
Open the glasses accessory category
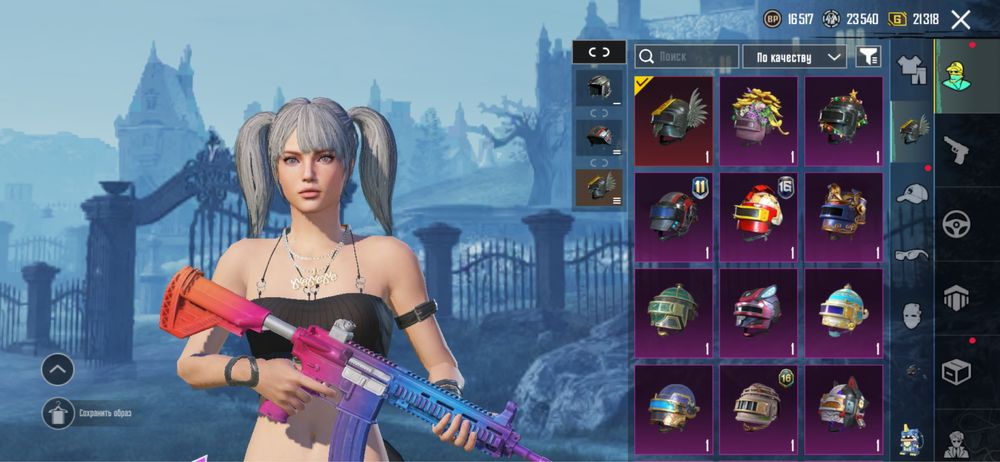coord(911,254)
